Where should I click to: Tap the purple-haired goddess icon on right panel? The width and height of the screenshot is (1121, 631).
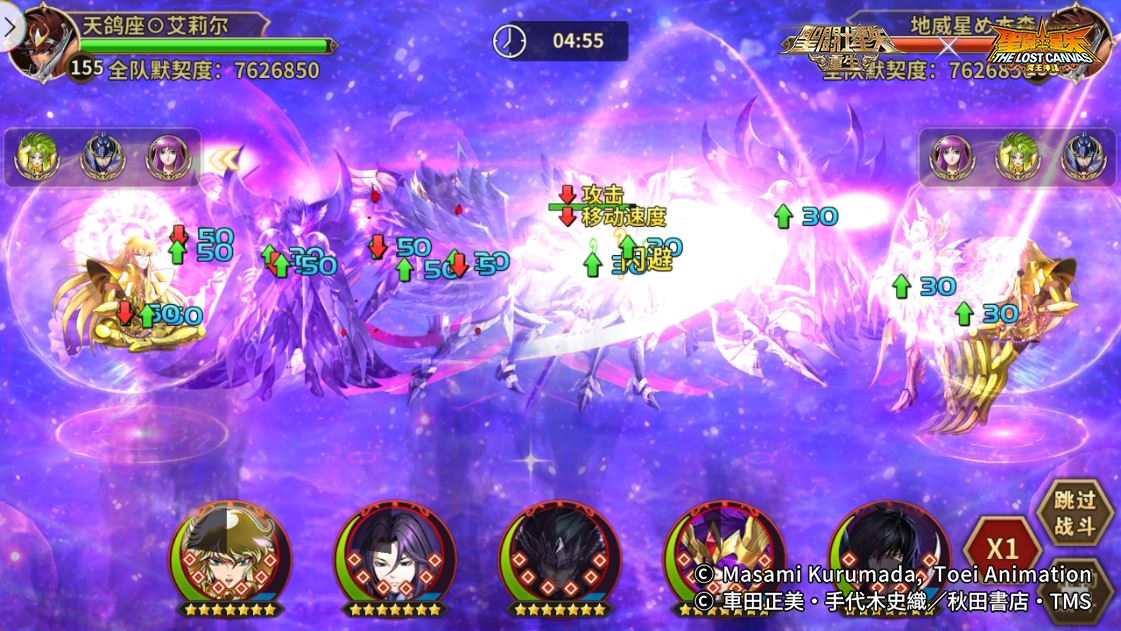click(951, 157)
